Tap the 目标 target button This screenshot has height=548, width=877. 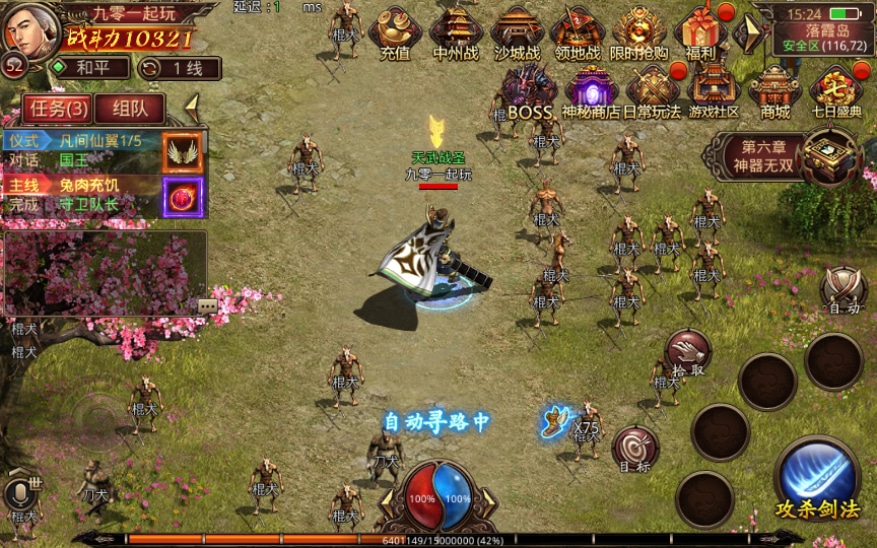[635, 449]
